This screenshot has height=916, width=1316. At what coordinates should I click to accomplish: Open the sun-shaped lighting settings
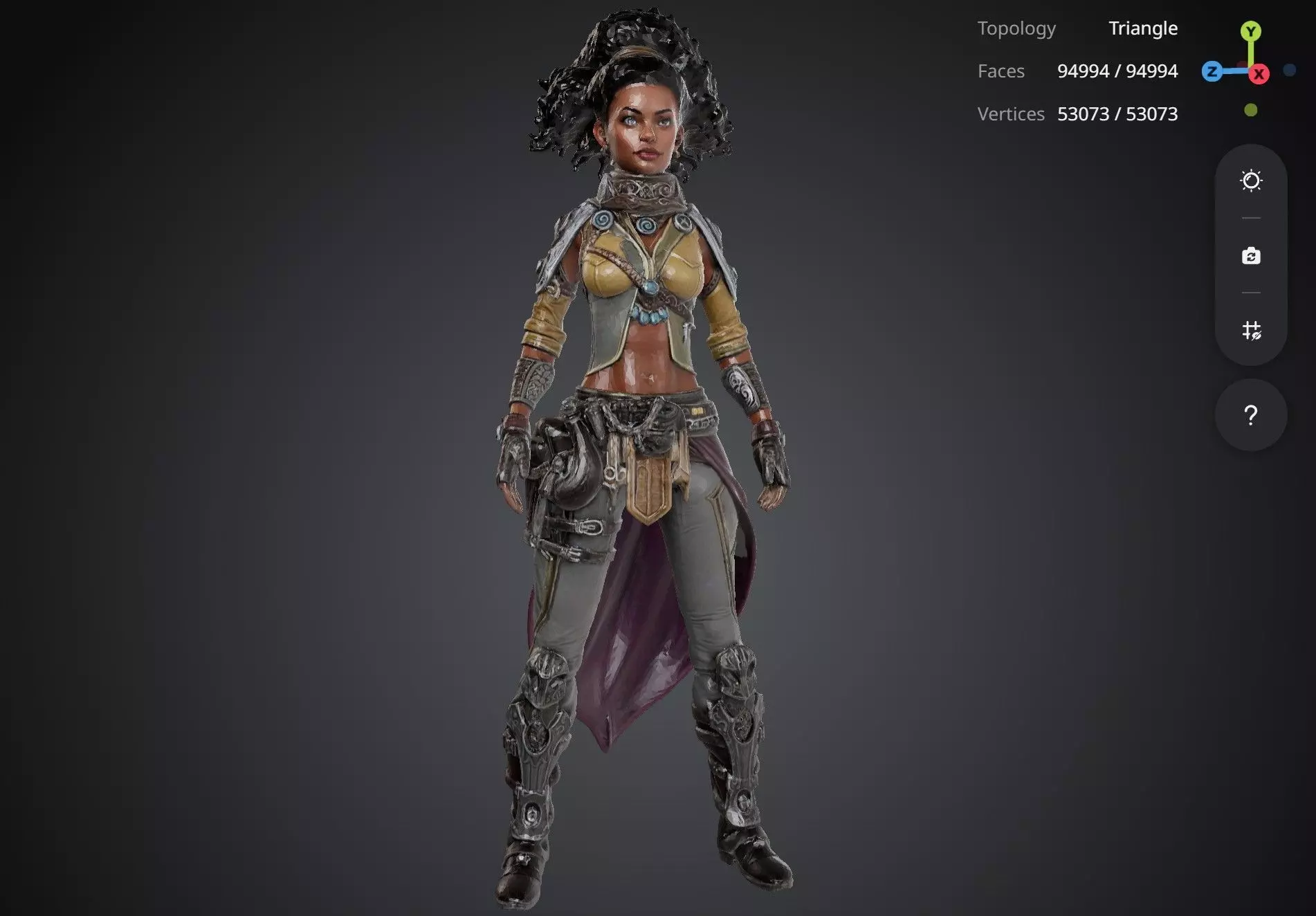coord(1251,181)
